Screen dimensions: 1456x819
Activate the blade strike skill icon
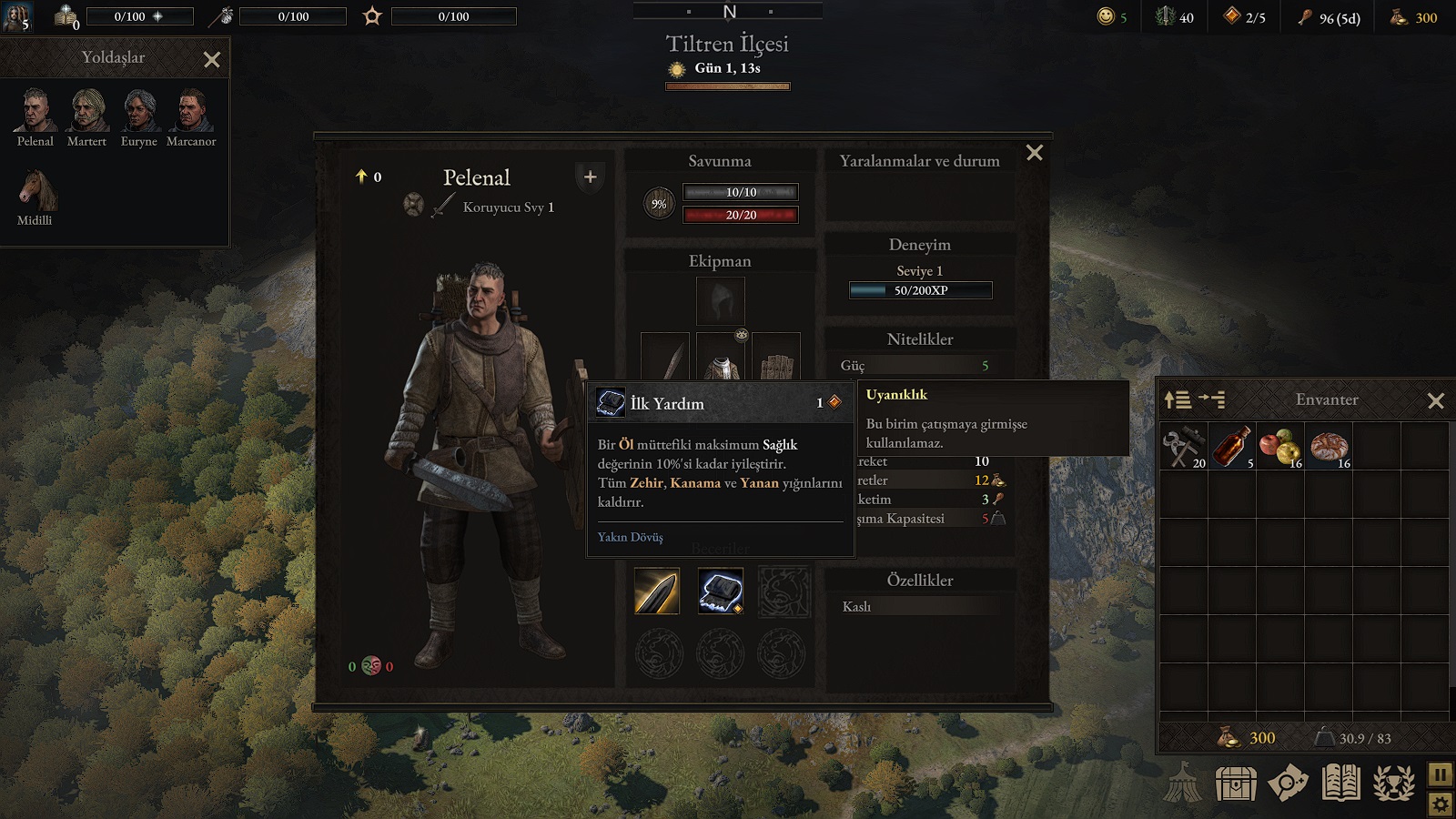point(657,591)
